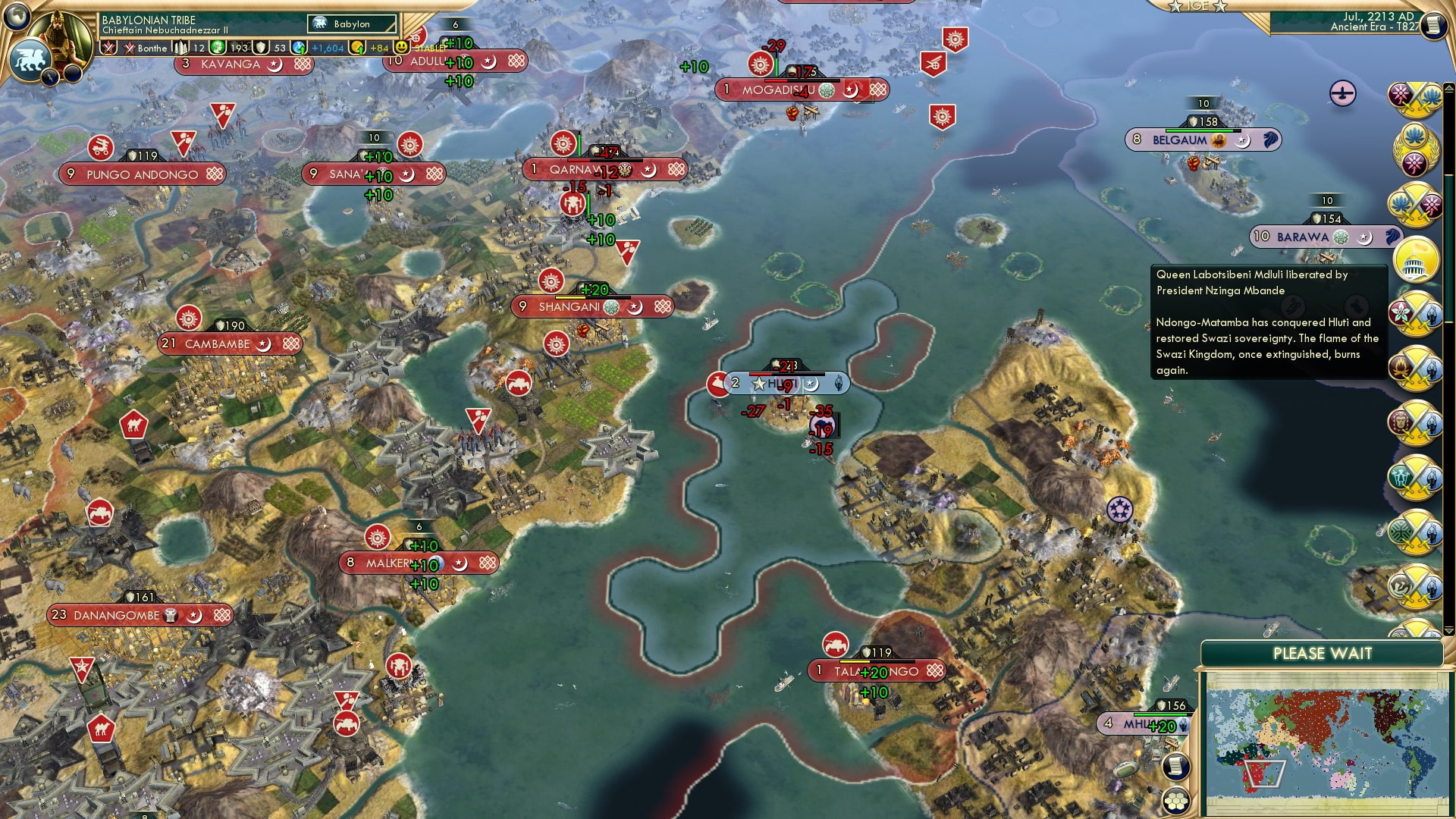Toggle strategic view with the globe icon
The image size is (1456, 819).
pos(15,18)
